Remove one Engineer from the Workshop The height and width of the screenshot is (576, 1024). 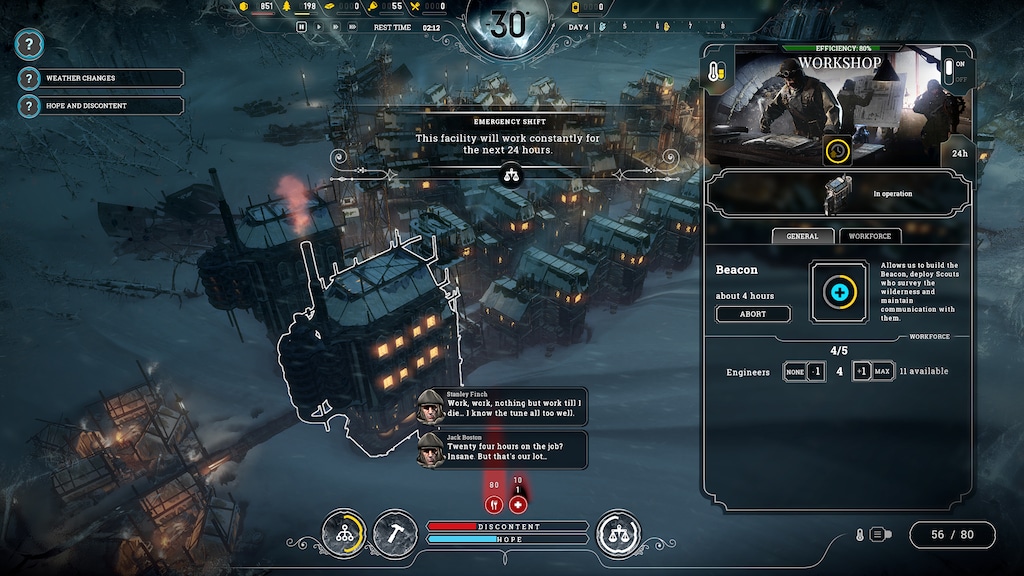click(816, 372)
